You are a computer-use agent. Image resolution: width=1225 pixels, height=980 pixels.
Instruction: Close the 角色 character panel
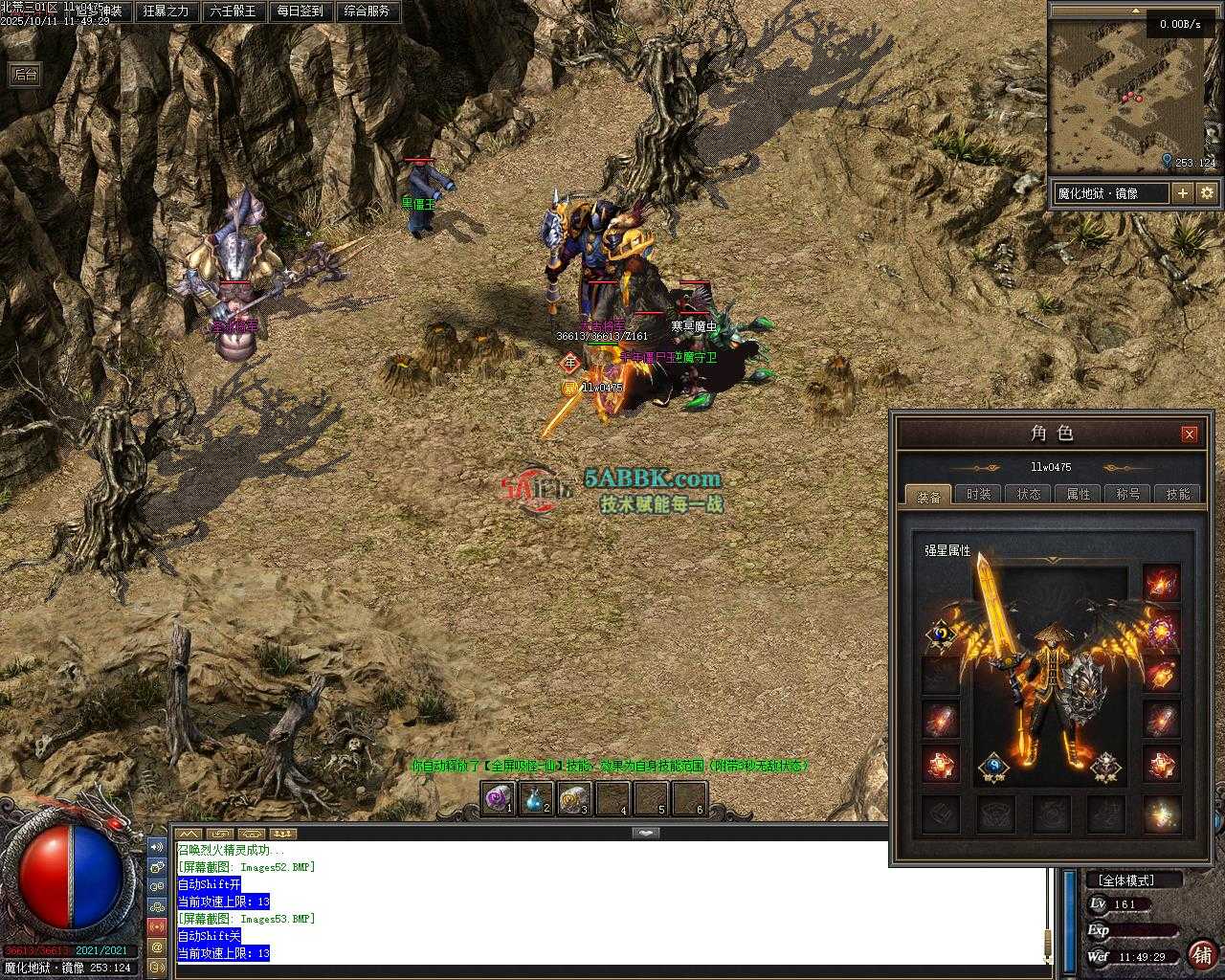point(1189,434)
